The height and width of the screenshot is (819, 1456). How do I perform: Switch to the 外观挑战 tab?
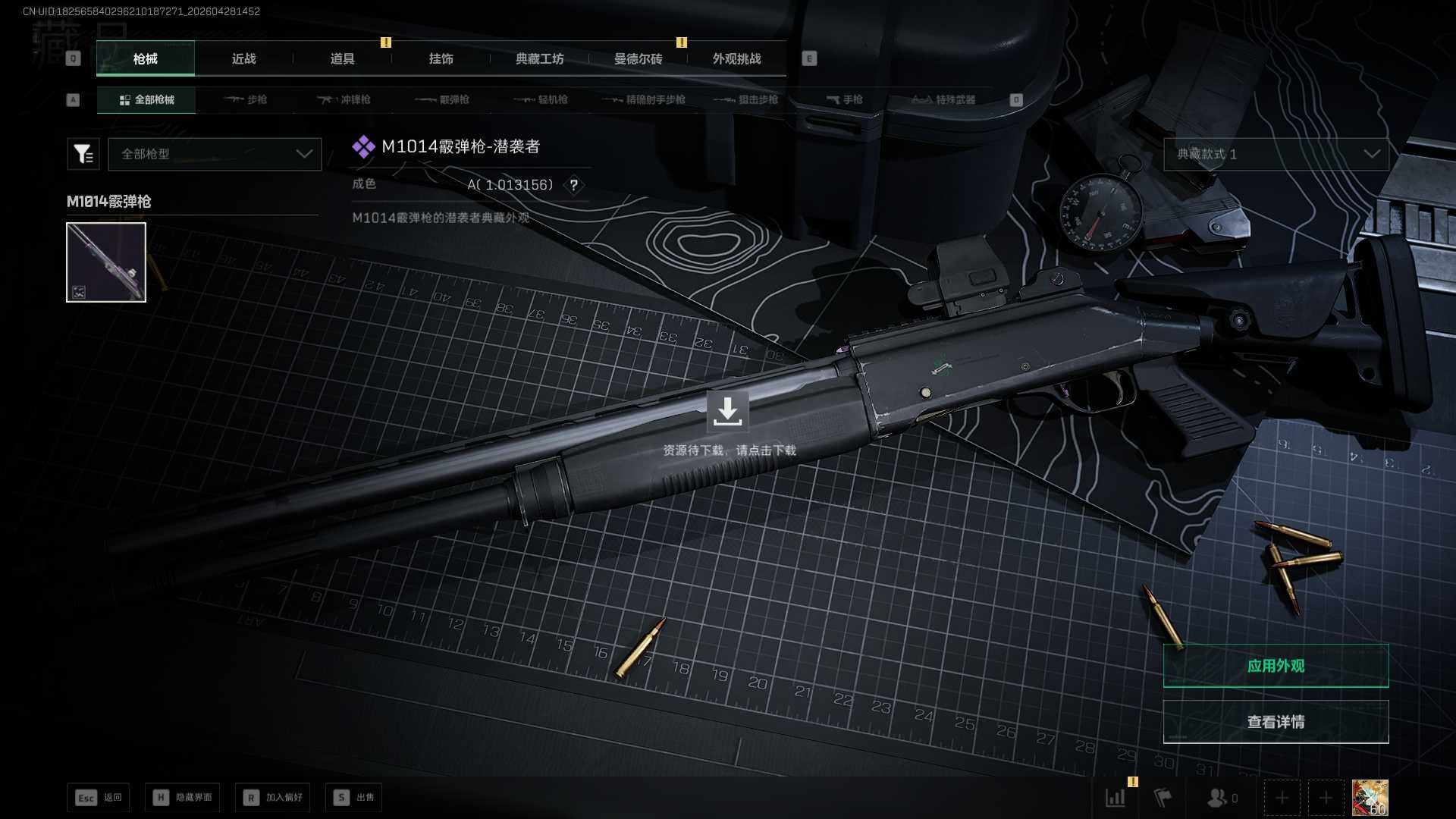736,59
